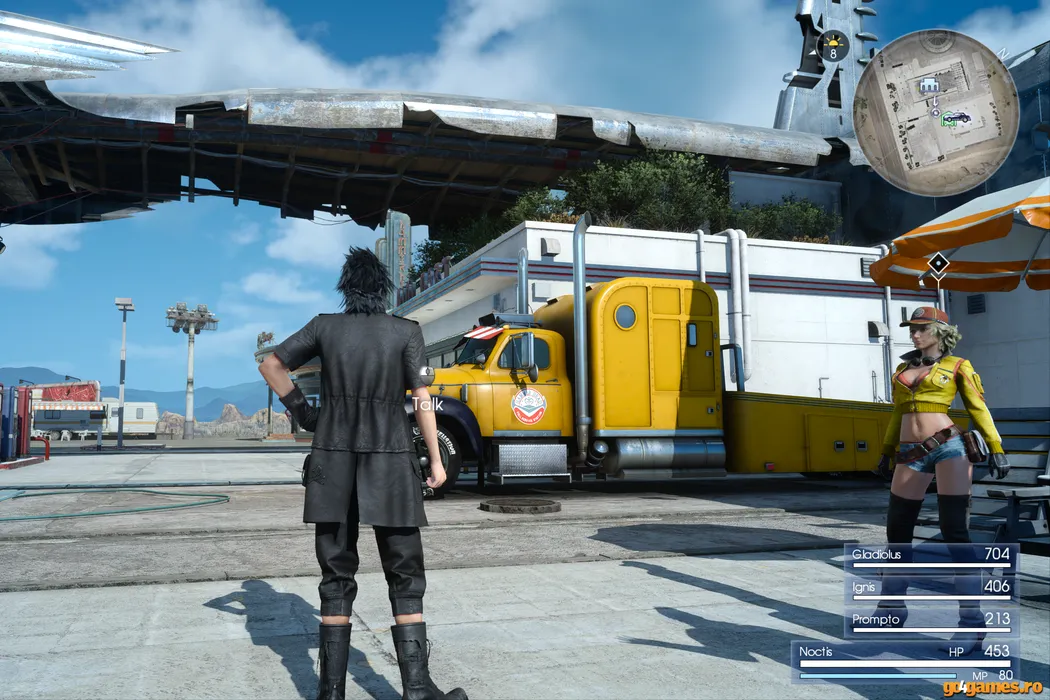Select the building marker on the minimap

pyautogui.click(x=931, y=85)
